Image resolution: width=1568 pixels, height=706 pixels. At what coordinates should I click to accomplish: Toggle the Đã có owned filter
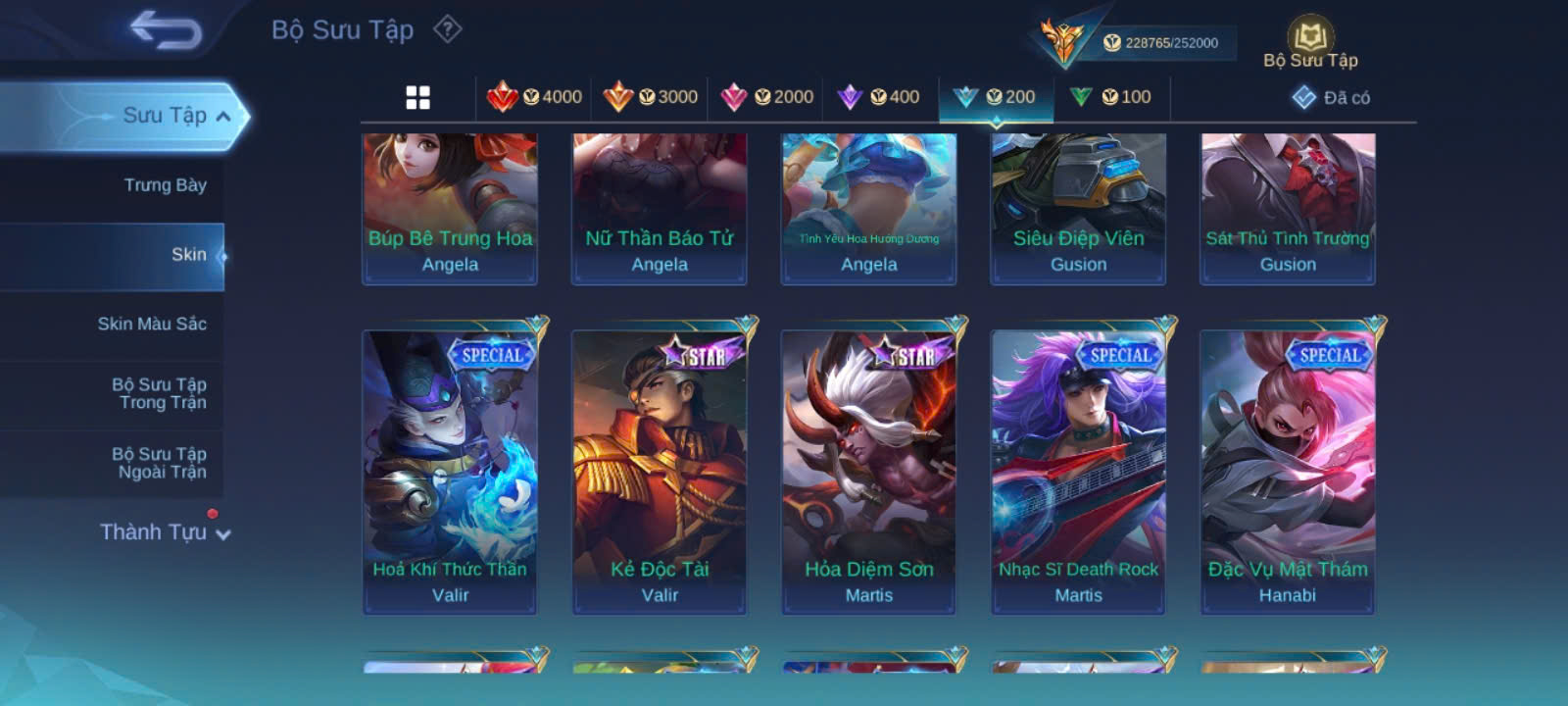pyautogui.click(x=1332, y=97)
